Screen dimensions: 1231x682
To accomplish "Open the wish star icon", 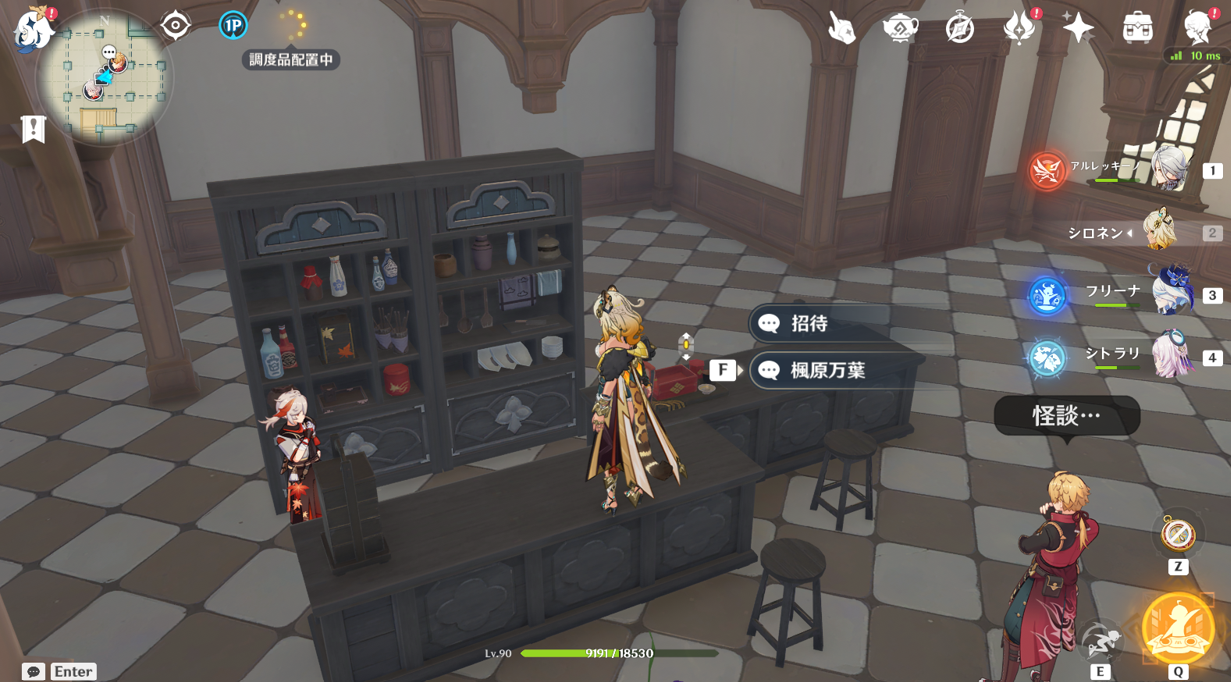I will (x=1078, y=27).
